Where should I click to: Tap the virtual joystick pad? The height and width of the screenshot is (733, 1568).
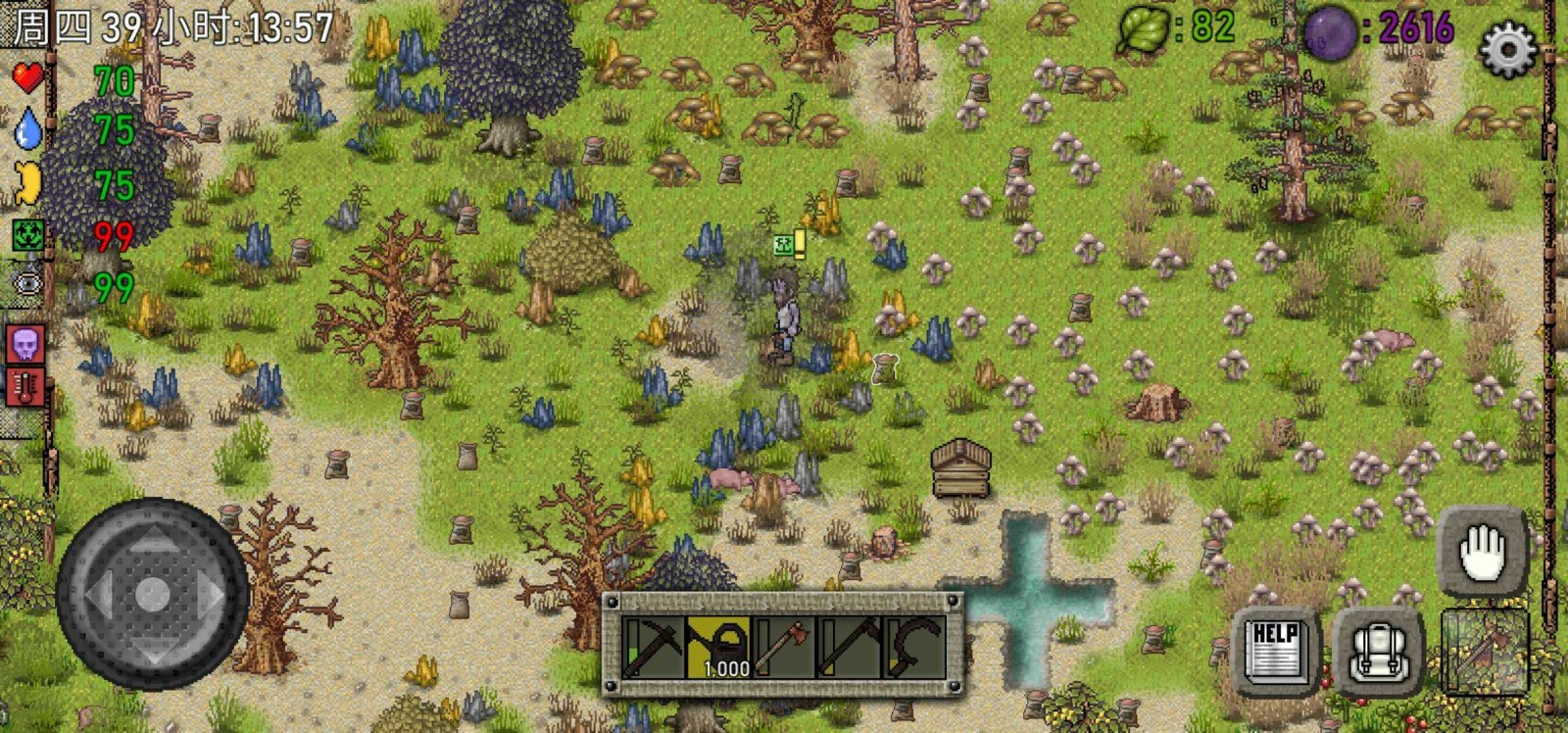pyautogui.click(x=152, y=592)
